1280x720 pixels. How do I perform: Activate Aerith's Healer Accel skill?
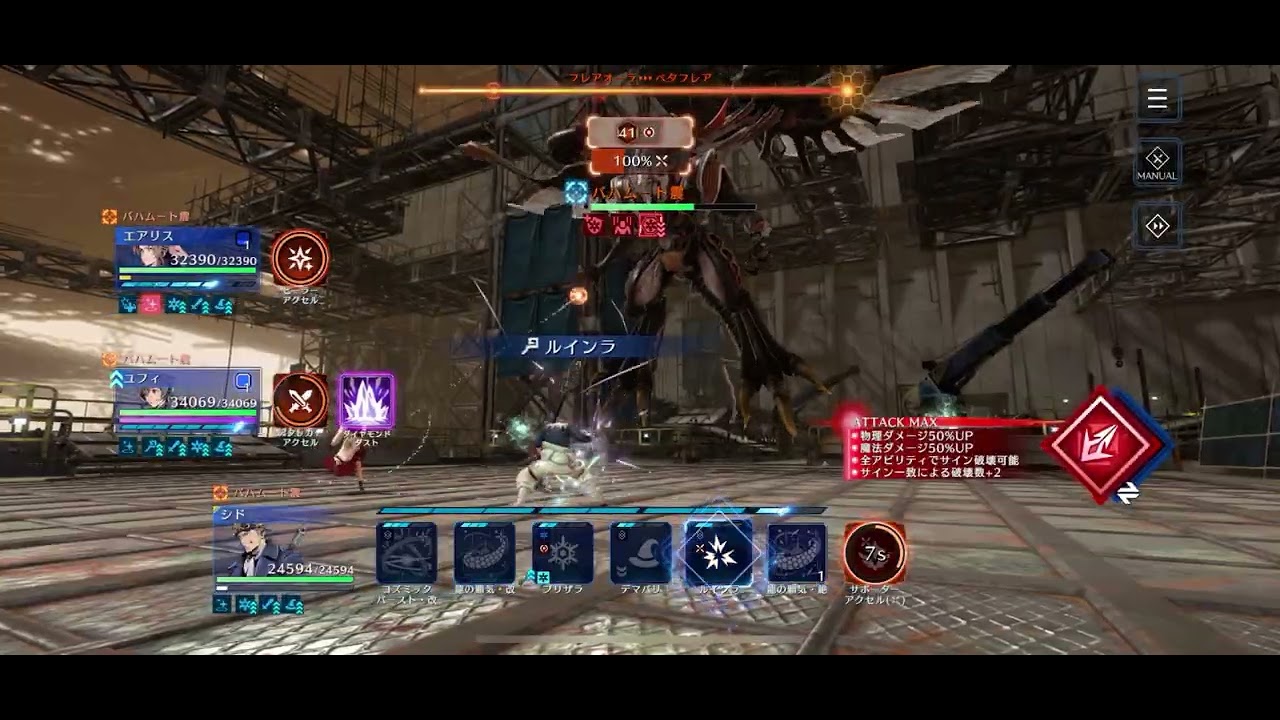tap(300, 259)
